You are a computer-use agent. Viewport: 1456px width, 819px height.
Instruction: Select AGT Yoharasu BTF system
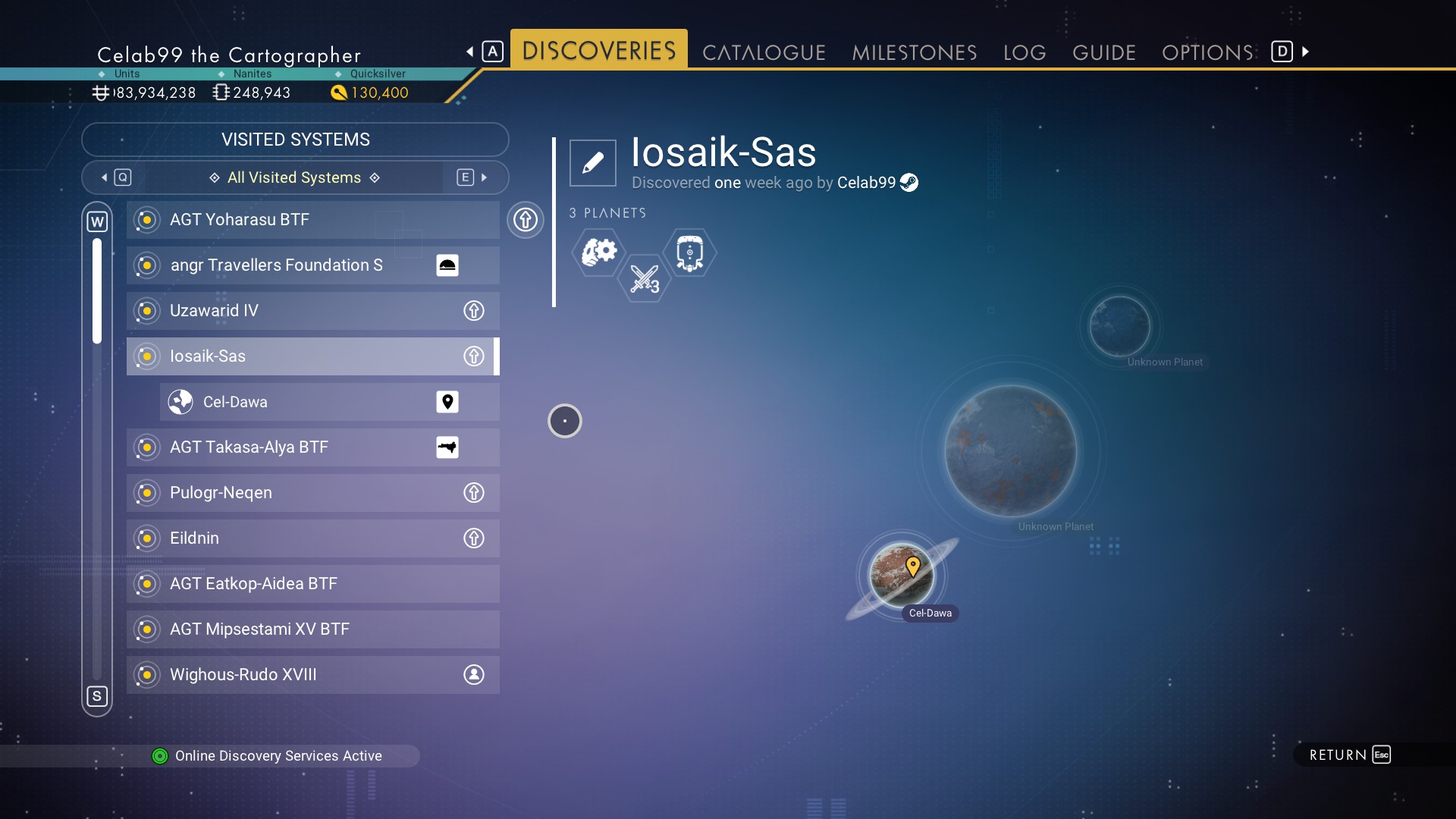312,220
